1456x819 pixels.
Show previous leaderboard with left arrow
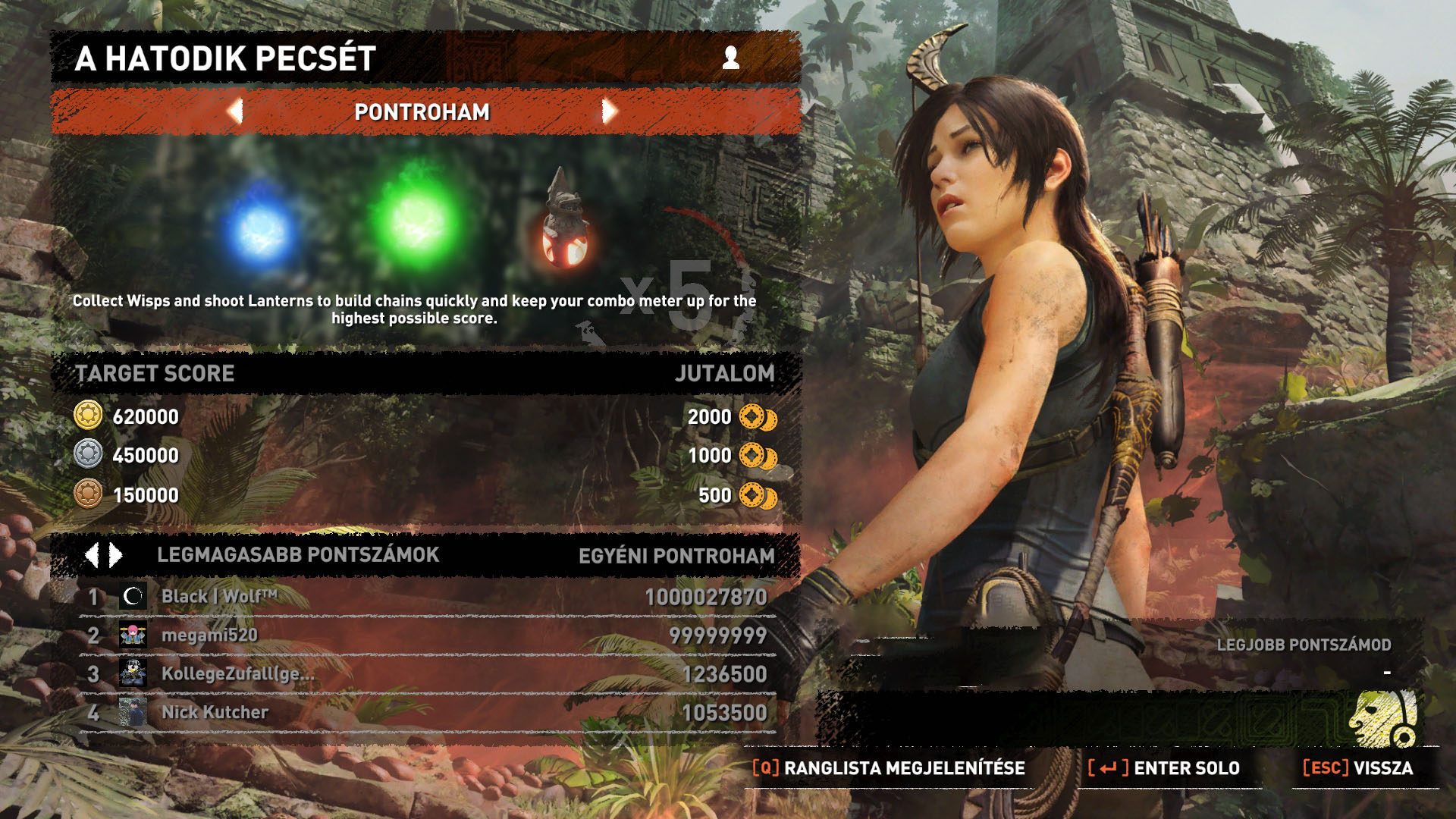point(92,555)
